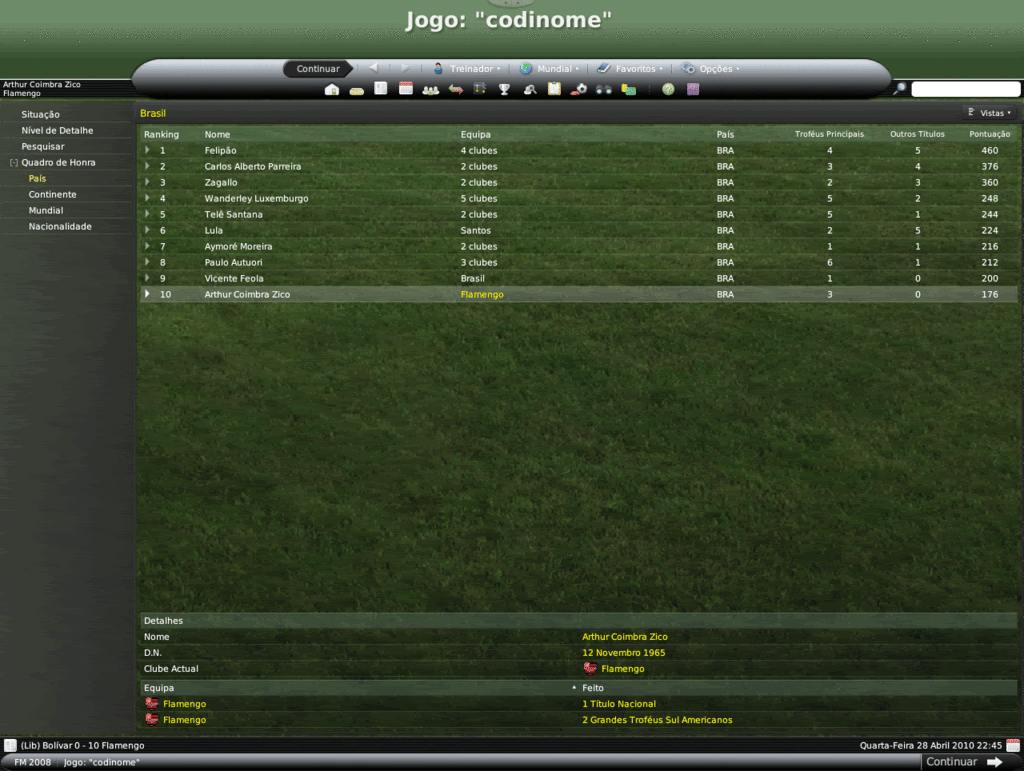Open Nível de Detalhe in the sidebar
The height and width of the screenshot is (771, 1024).
pyautogui.click(x=57, y=131)
